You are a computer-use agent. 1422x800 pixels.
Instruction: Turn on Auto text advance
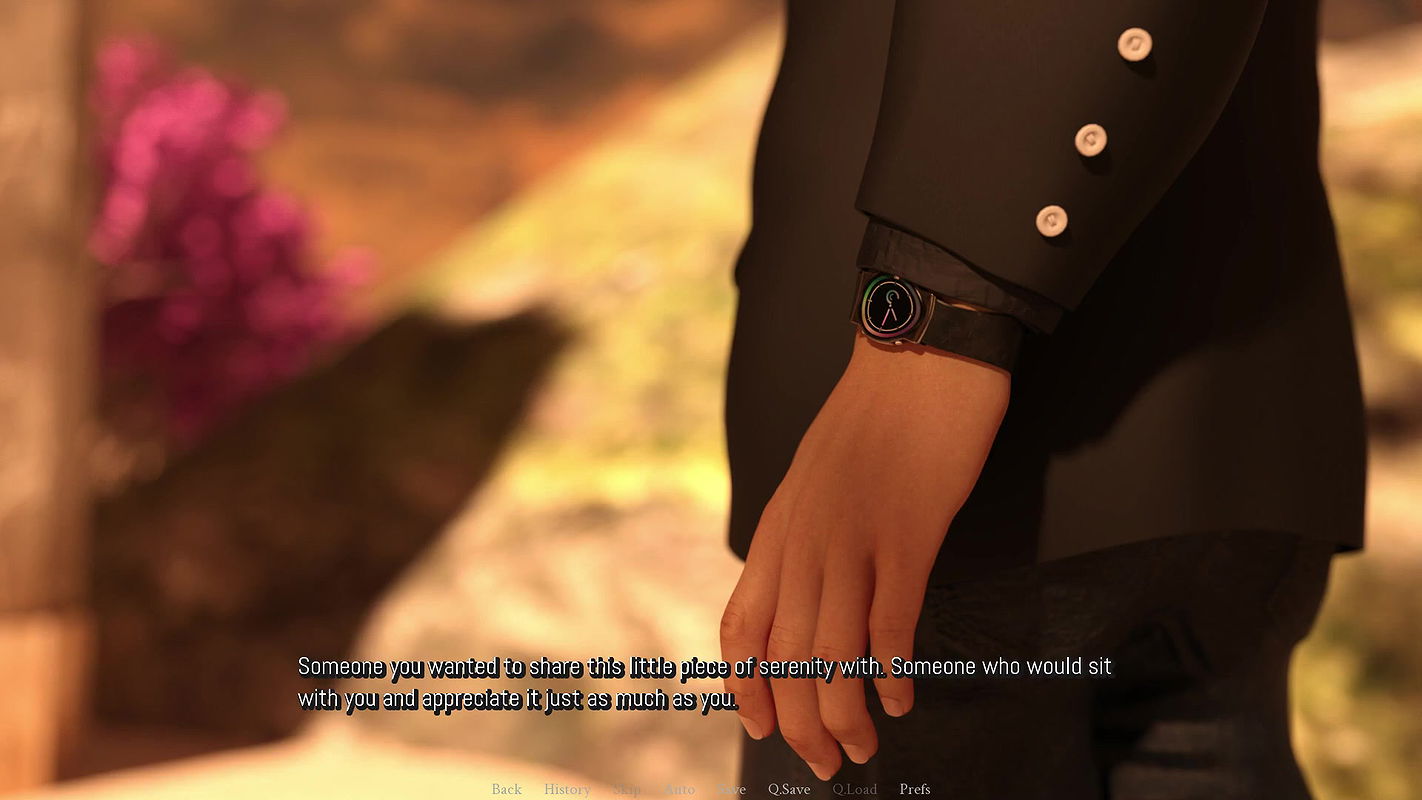680,789
